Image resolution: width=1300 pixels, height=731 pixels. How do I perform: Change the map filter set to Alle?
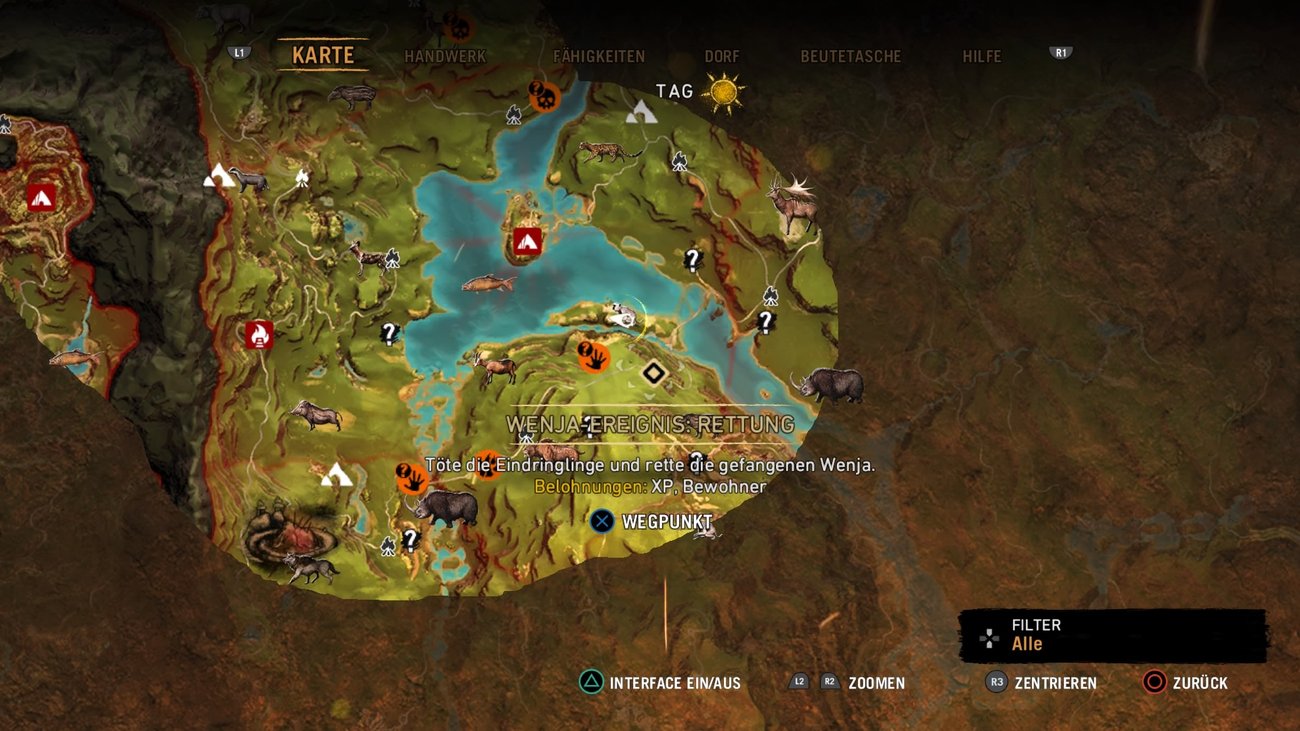tap(1112, 635)
